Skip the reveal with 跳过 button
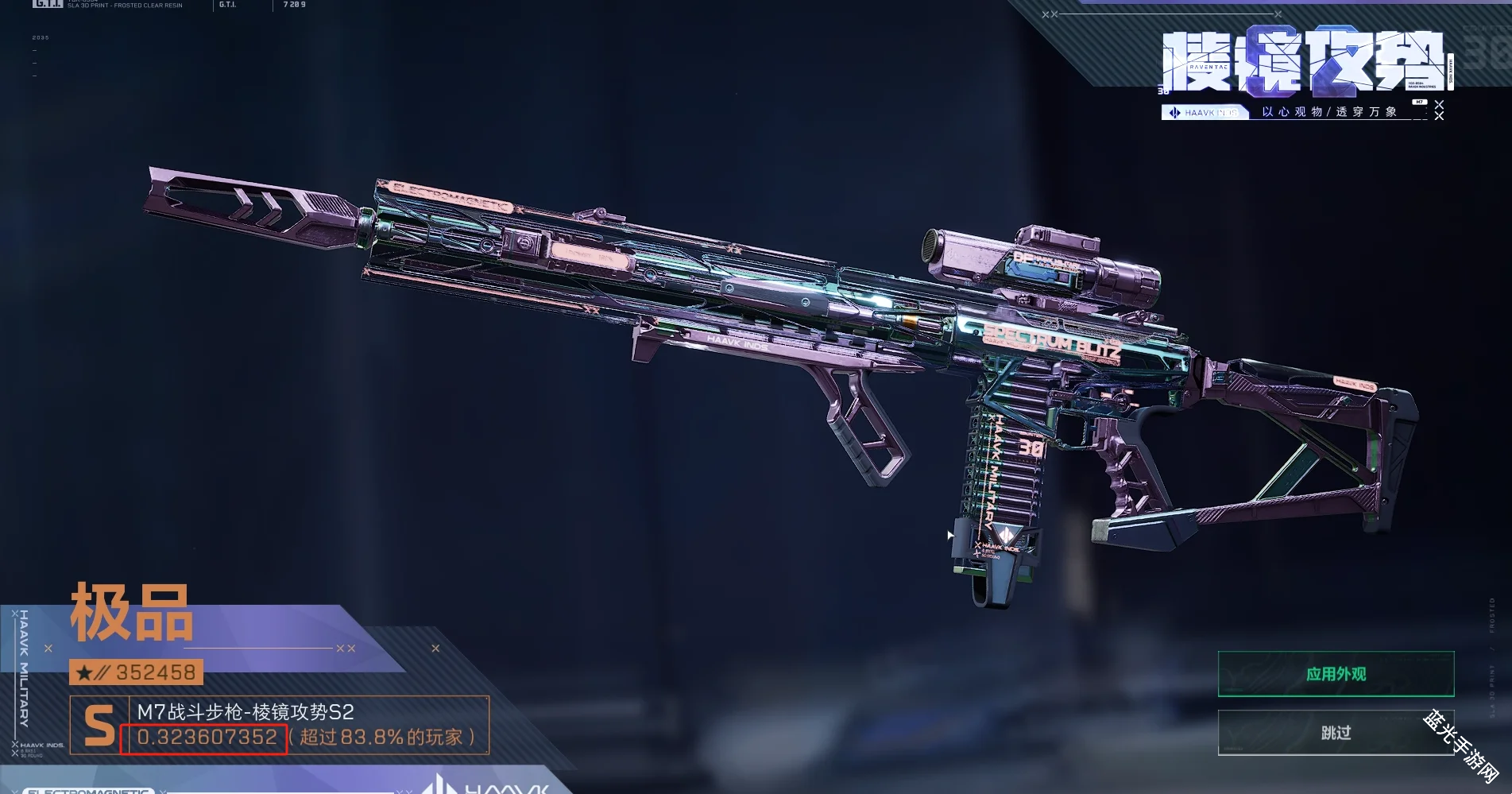Viewport: 1512px width, 794px height. point(1336,732)
